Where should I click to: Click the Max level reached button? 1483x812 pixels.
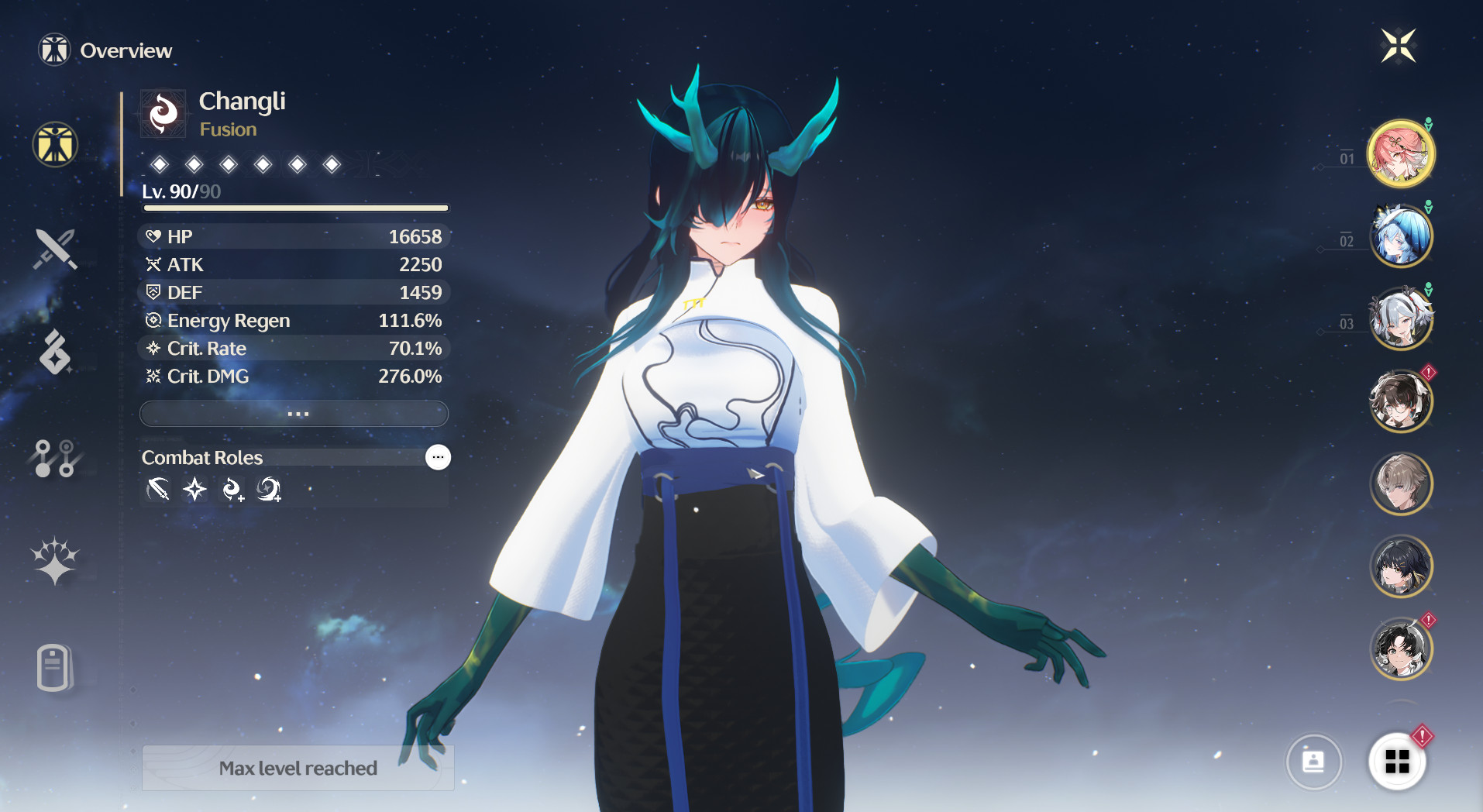click(x=298, y=768)
